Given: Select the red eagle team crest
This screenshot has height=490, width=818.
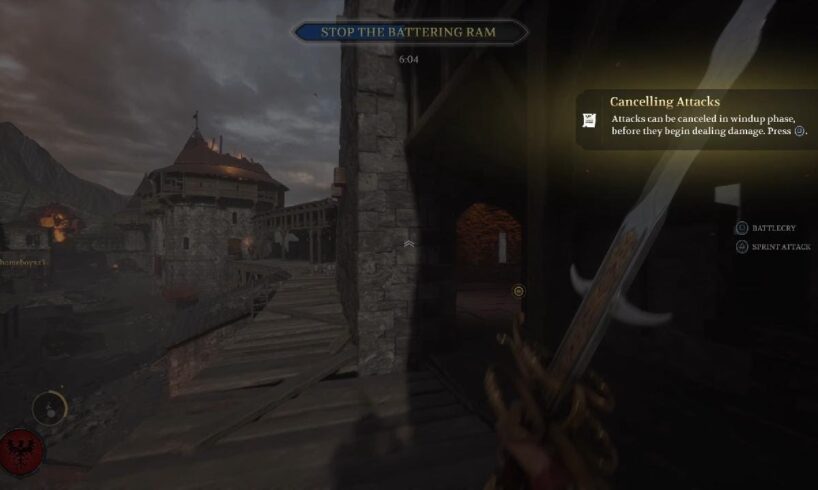Looking at the screenshot, I should coord(18,452).
